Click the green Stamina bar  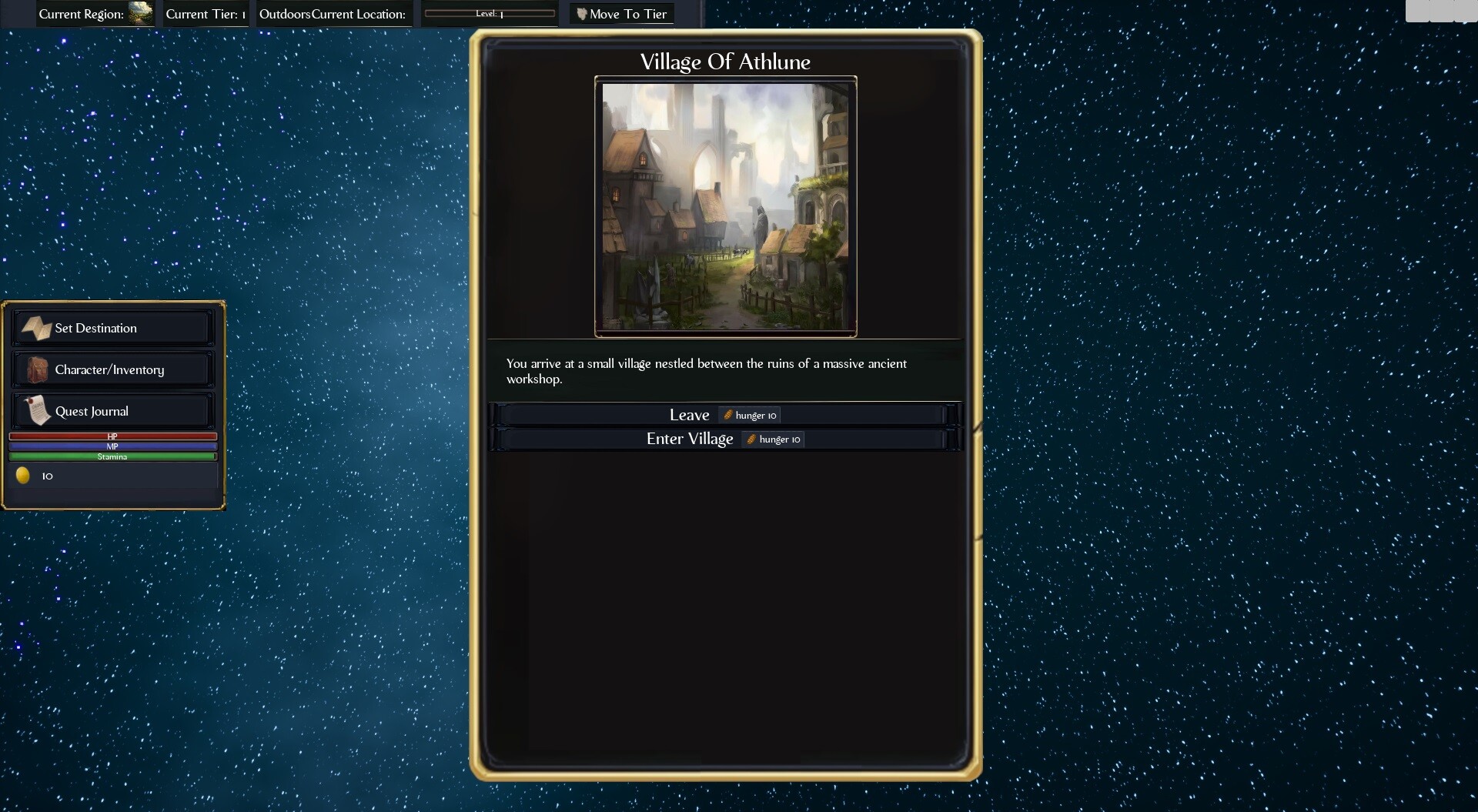click(112, 456)
